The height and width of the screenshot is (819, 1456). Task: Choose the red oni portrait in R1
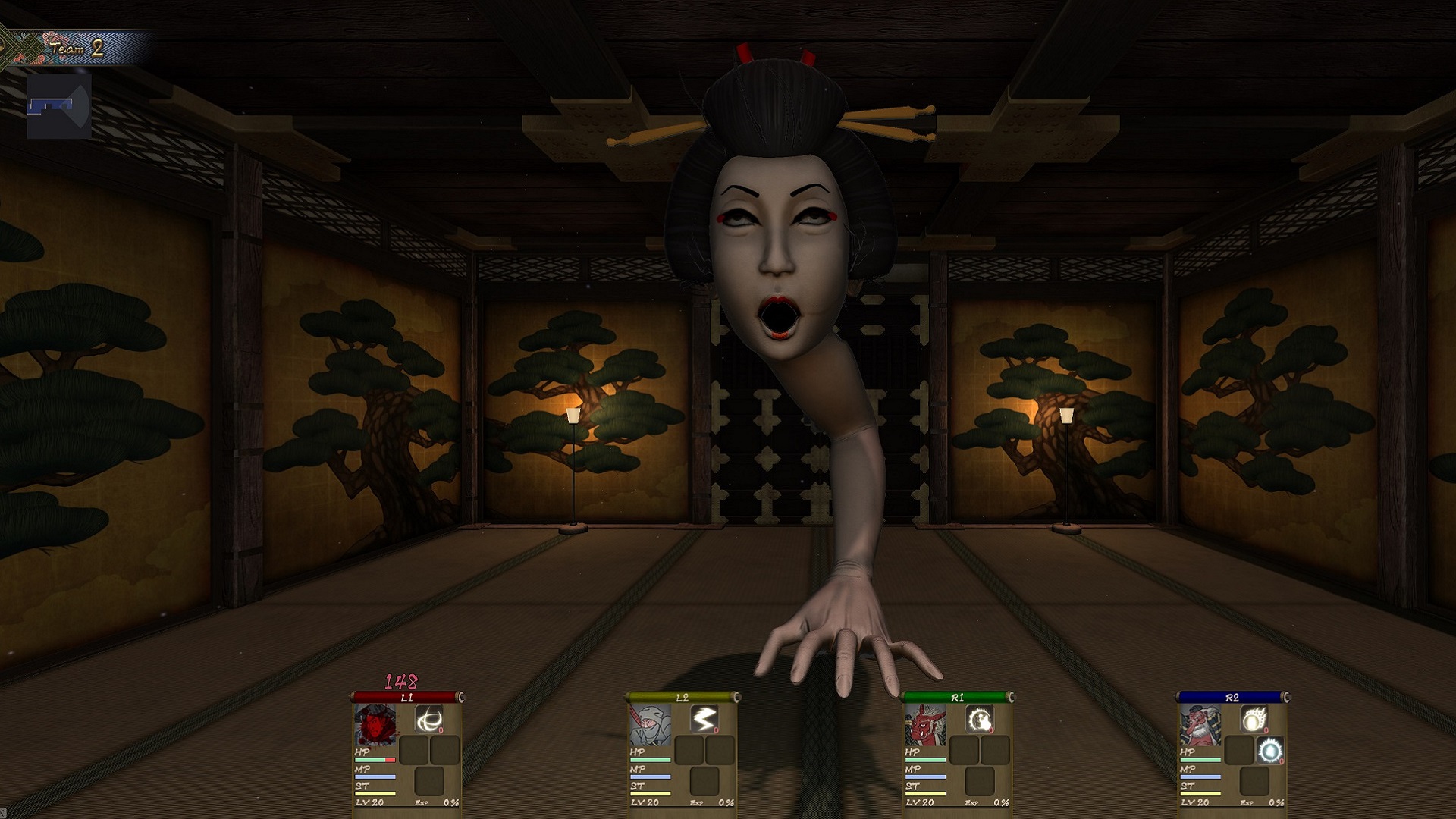(x=925, y=724)
